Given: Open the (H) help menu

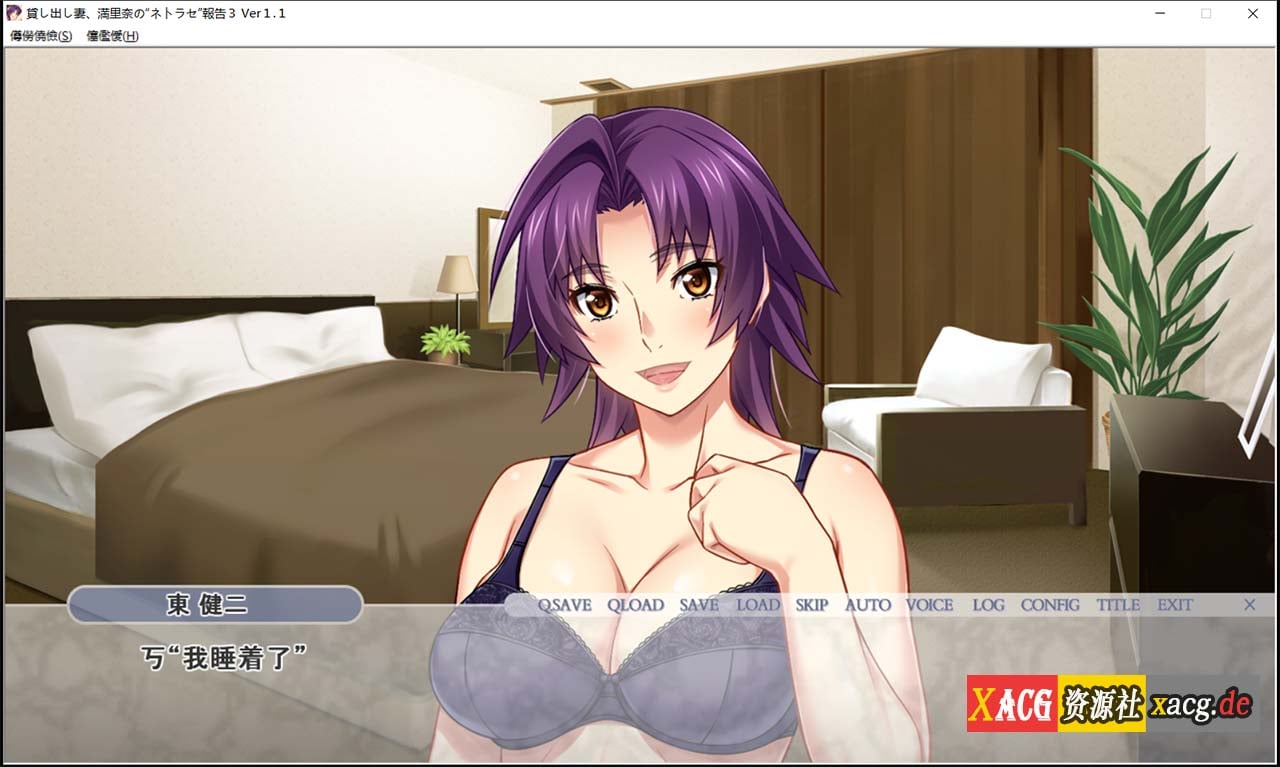Looking at the screenshot, I should (x=112, y=36).
